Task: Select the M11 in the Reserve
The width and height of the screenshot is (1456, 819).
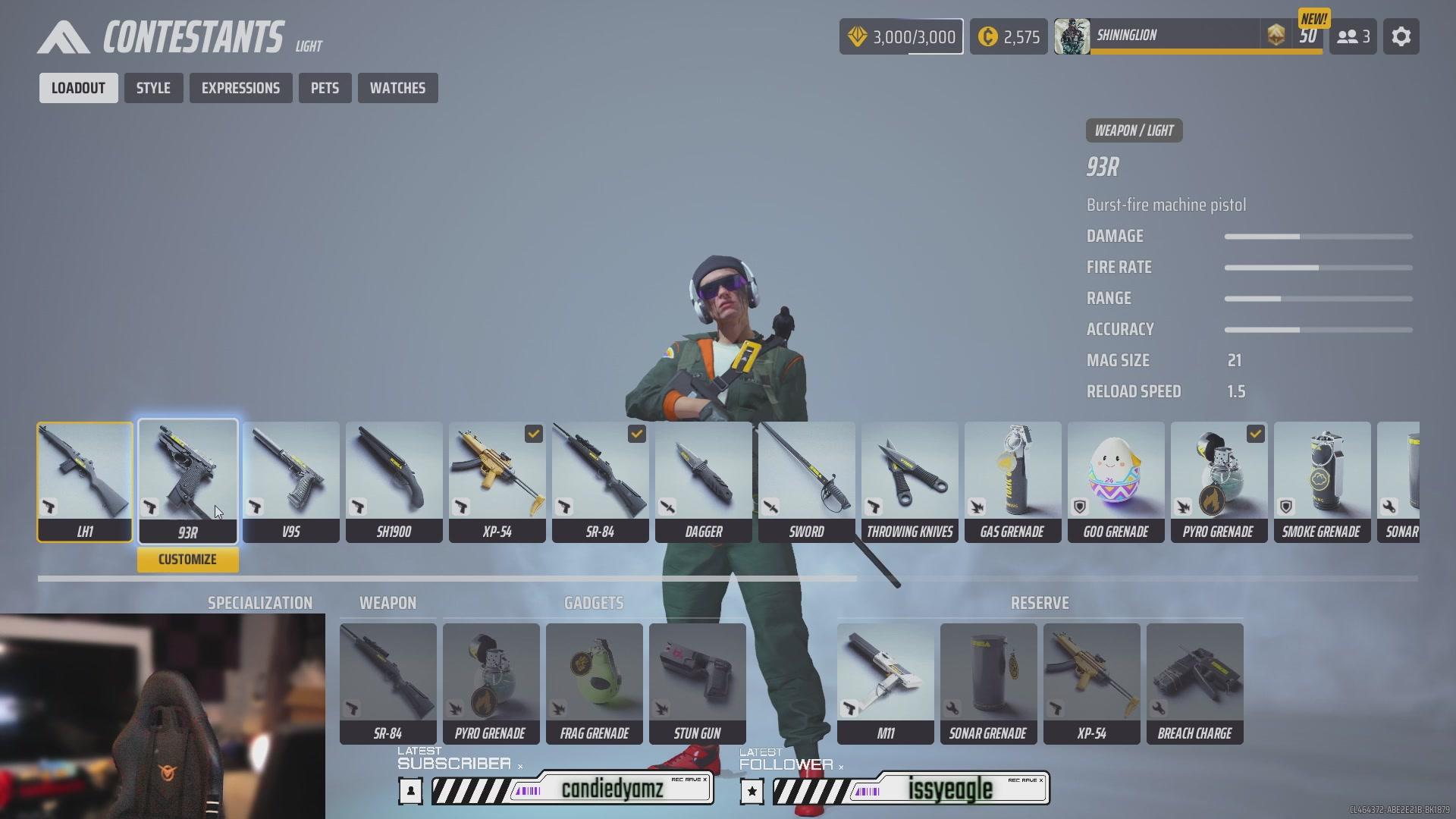Action: (x=885, y=675)
